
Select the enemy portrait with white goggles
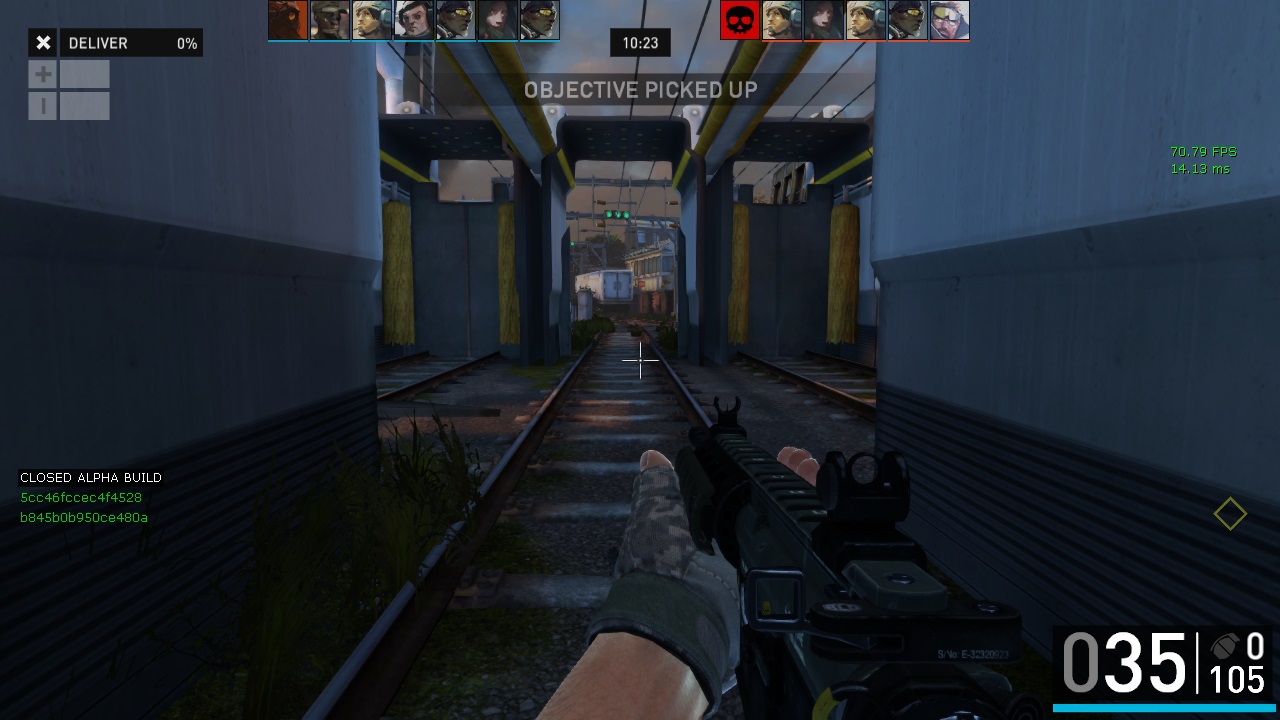(x=949, y=20)
